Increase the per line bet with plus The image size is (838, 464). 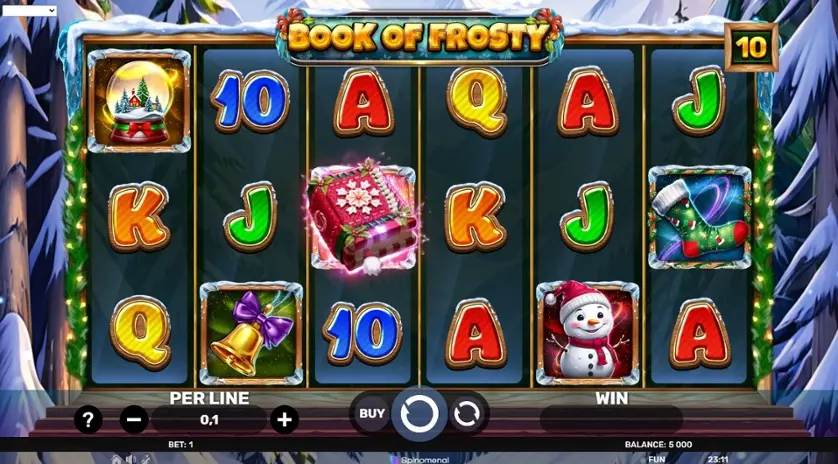[284, 420]
